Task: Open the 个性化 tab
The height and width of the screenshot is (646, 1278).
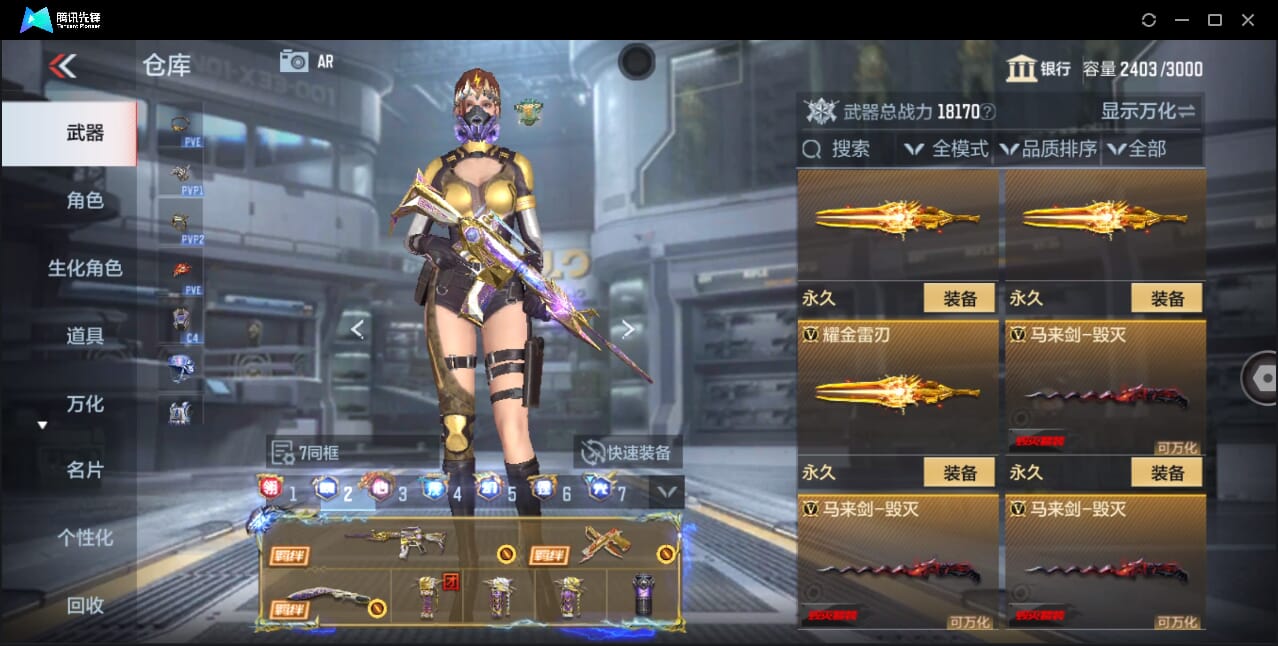Action: click(x=85, y=538)
